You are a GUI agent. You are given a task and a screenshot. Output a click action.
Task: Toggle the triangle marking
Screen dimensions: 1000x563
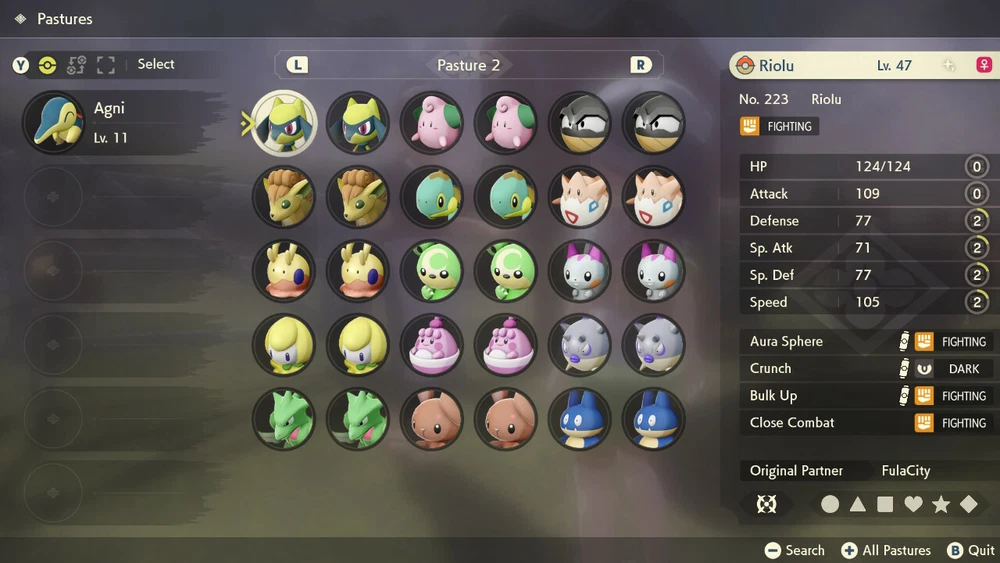tap(858, 505)
